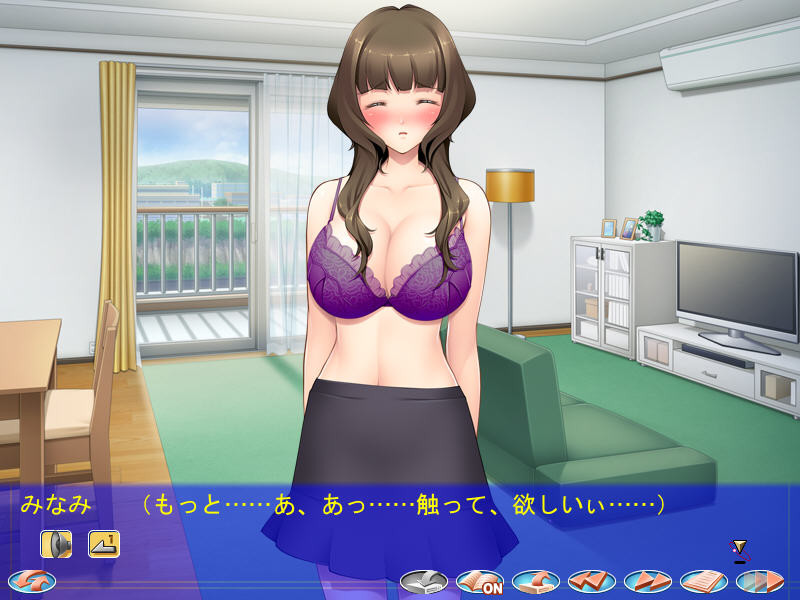800x600 pixels.
Task: Fast-forward with the double right arrows button
Action: (648, 581)
